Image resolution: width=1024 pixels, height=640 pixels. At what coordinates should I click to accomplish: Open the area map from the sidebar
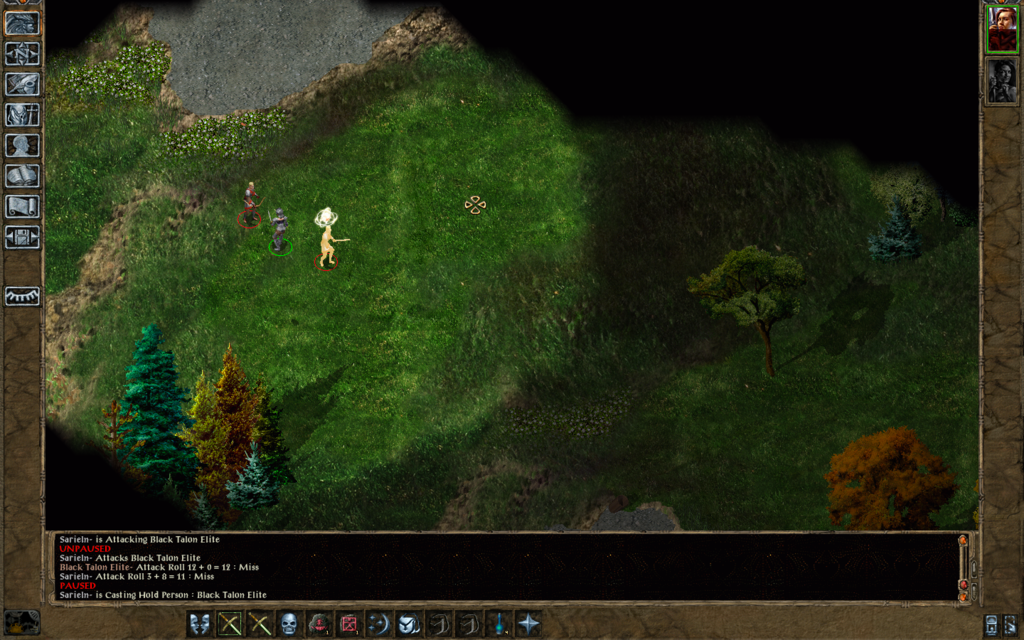click(x=22, y=53)
